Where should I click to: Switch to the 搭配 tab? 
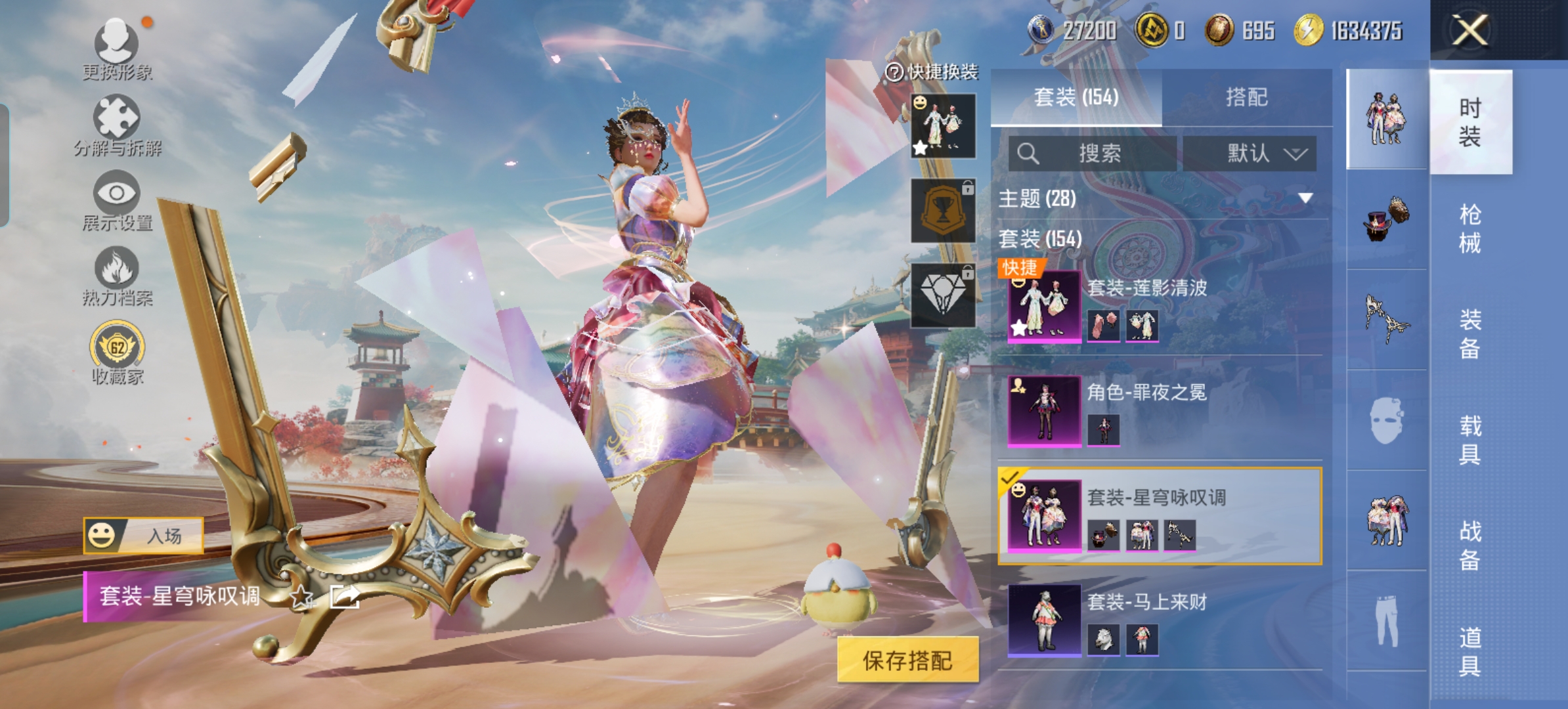click(1246, 98)
